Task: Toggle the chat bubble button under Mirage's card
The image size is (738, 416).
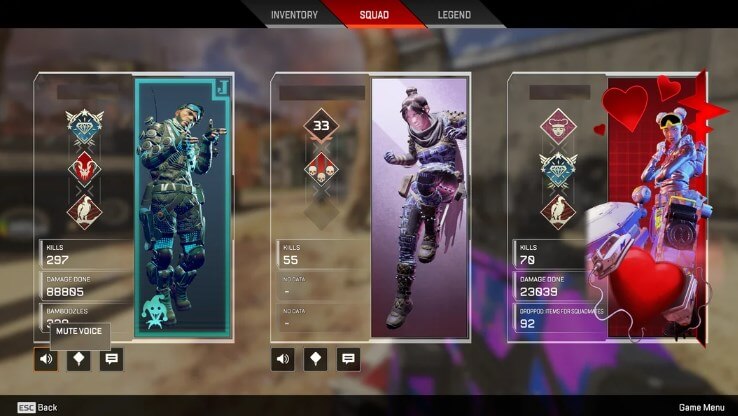Action: click(x=112, y=360)
